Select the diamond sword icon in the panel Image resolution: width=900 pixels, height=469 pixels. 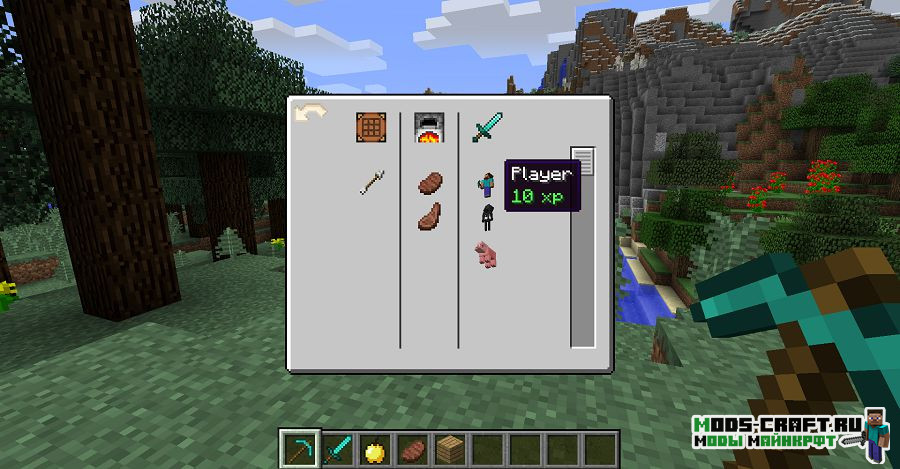[487, 127]
